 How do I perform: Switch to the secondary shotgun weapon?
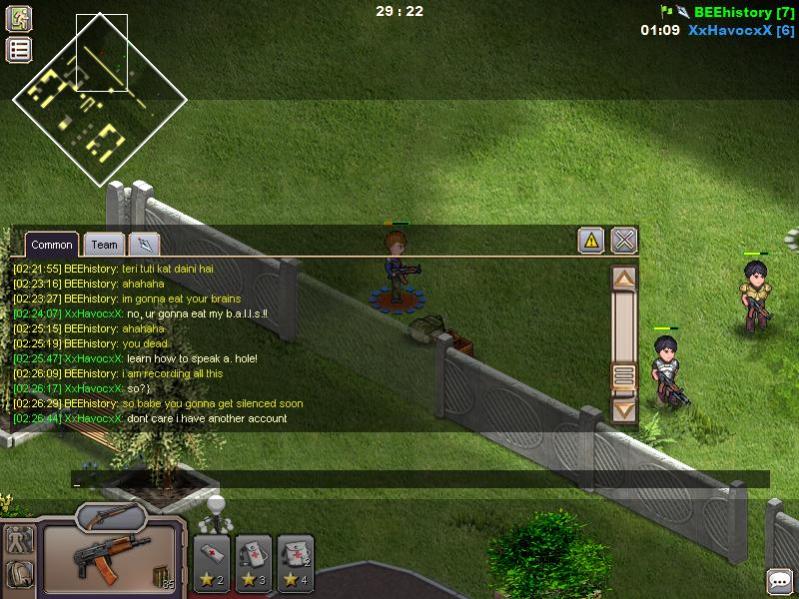pos(111,516)
